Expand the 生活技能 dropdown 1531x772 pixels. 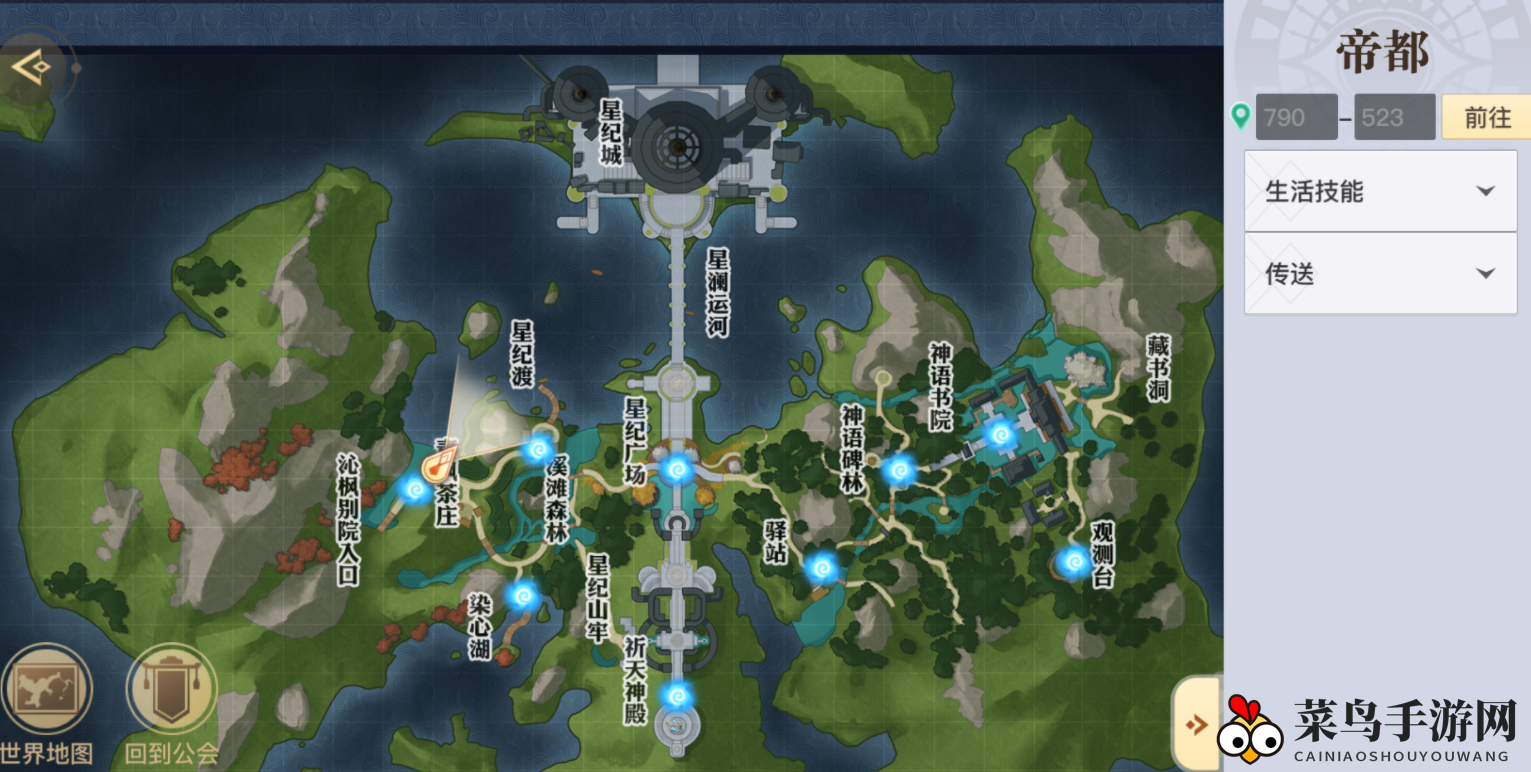click(x=1380, y=192)
